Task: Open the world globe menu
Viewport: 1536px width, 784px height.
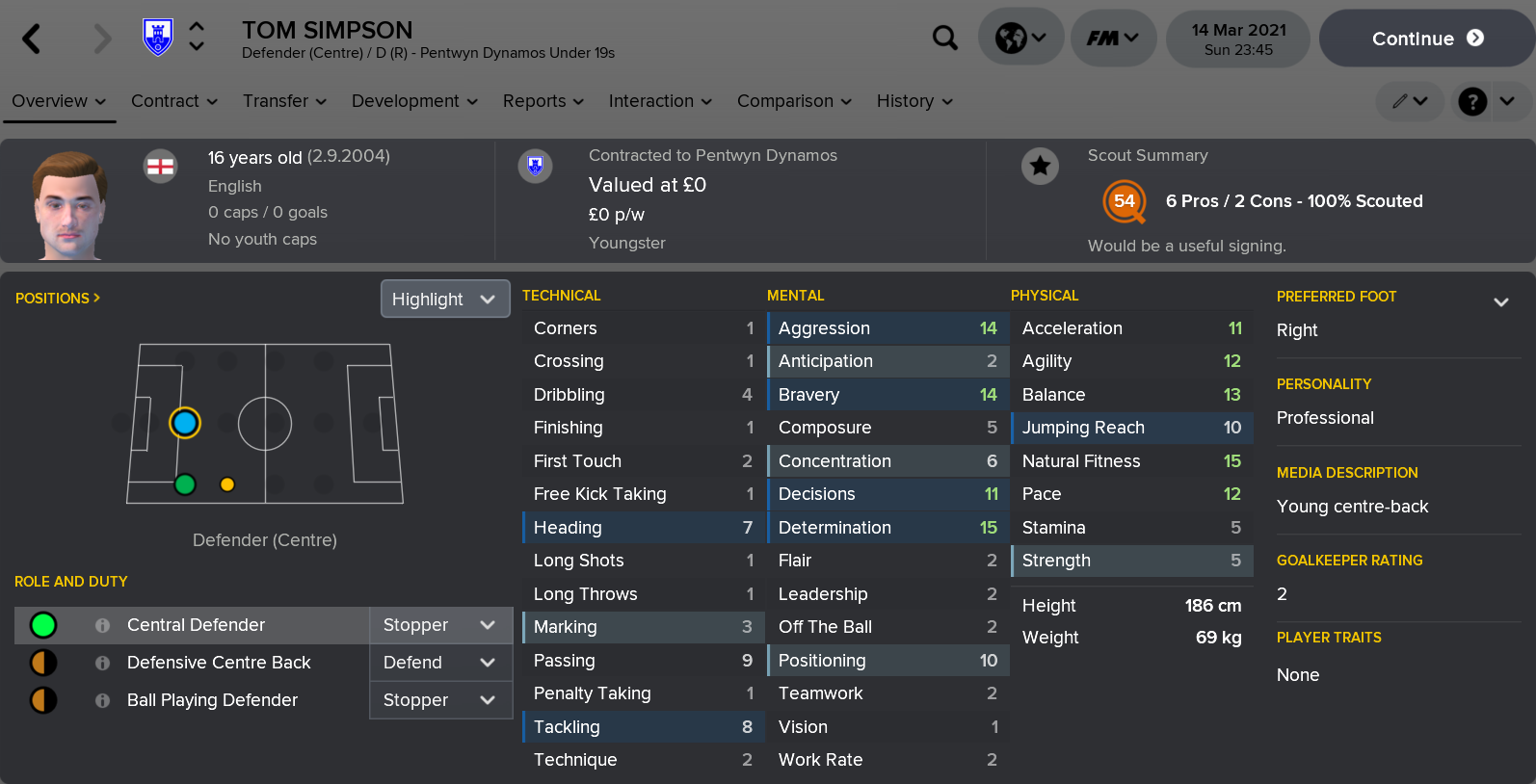Action: pyautogui.click(x=1020, y=39)
